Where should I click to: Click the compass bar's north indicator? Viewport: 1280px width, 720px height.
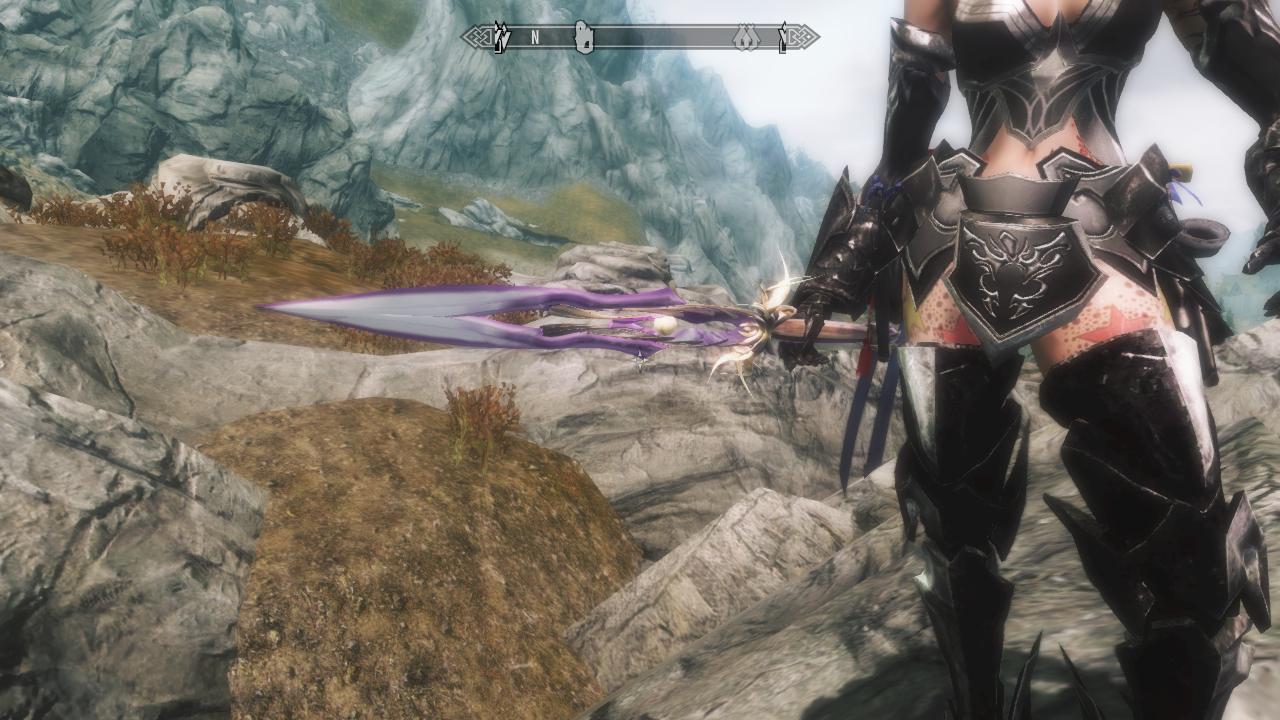coord(535,38)
